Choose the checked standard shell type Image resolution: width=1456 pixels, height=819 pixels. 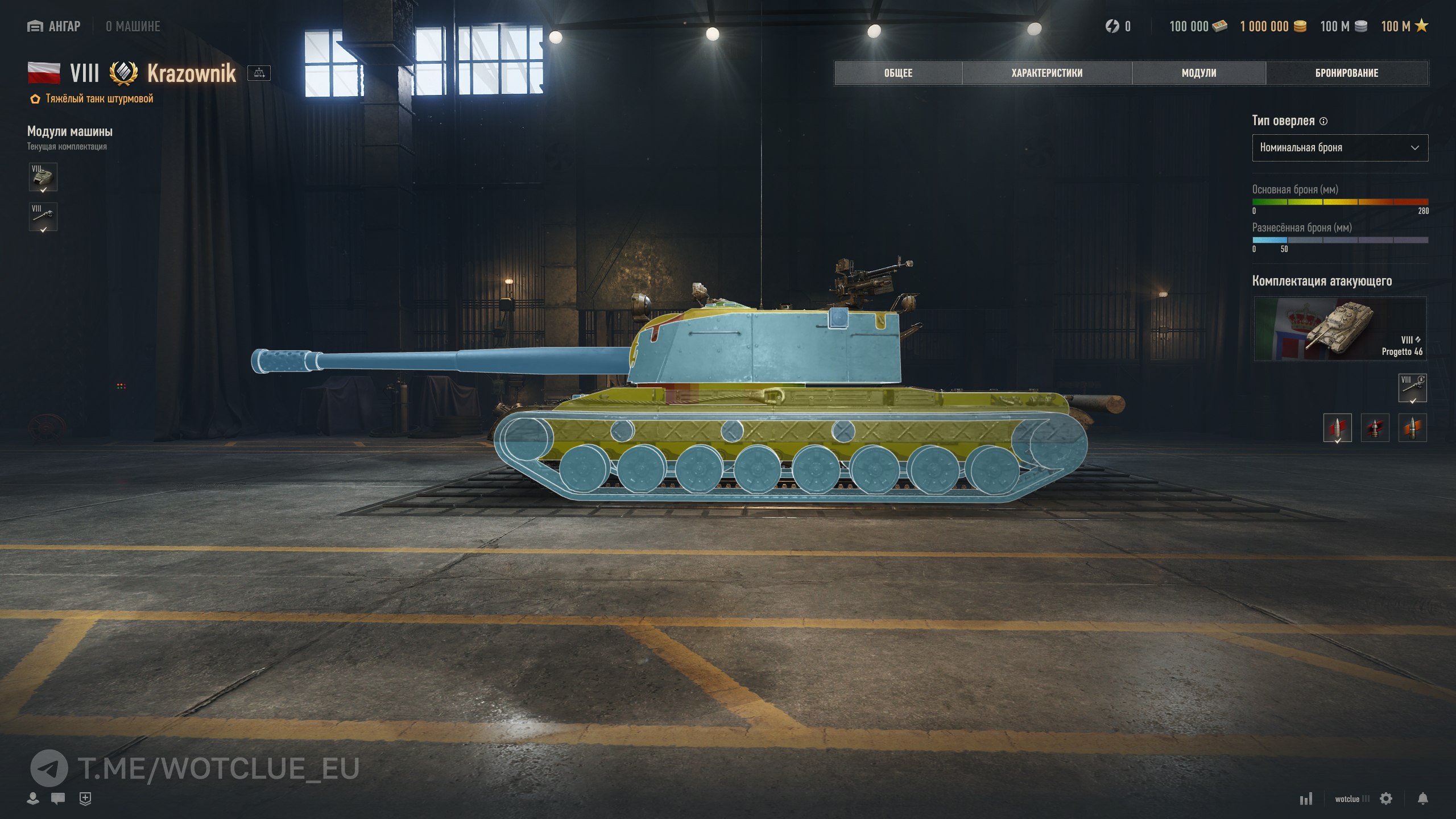click(x=1337, y=428)
